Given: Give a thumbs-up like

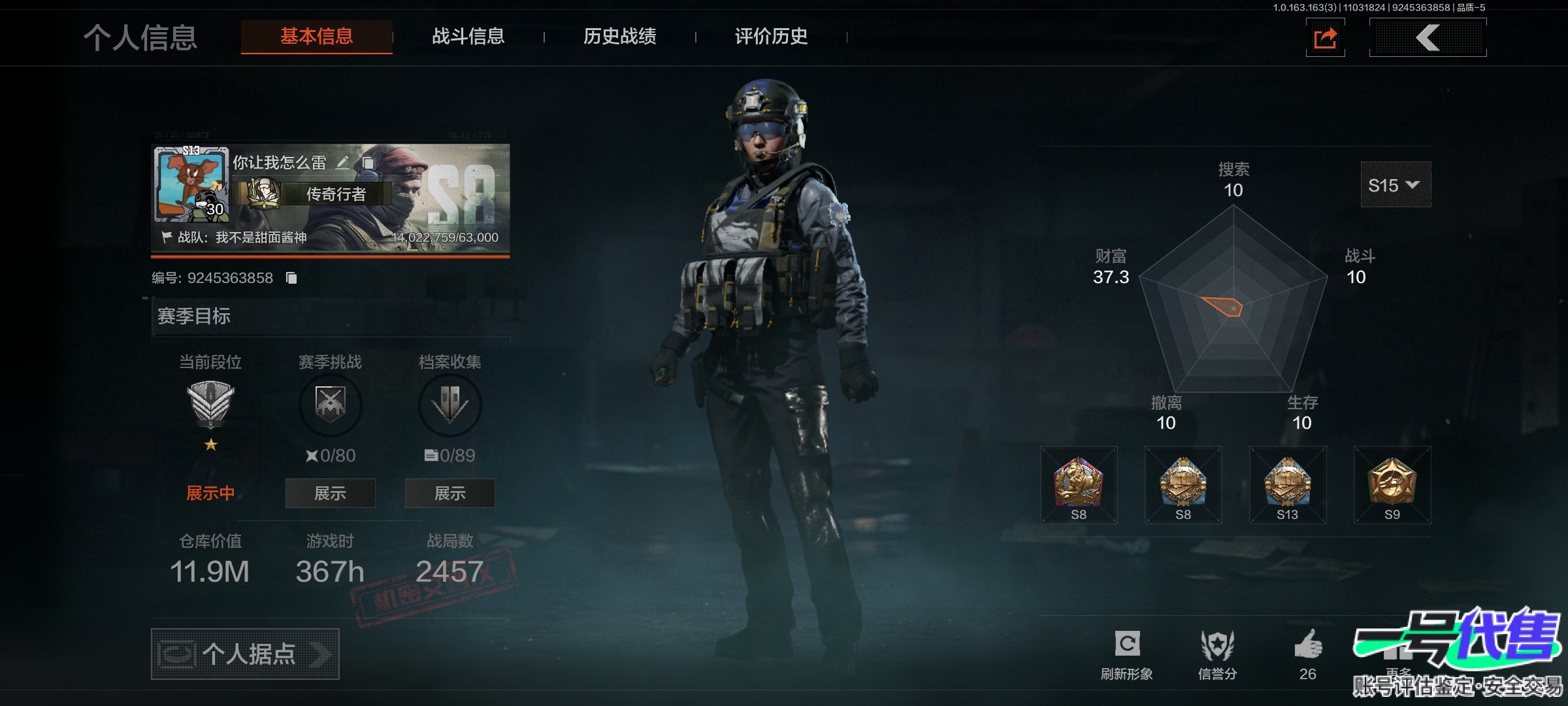Looking at the screenshot, I should pyautogui.click(x=1307, y=645).
